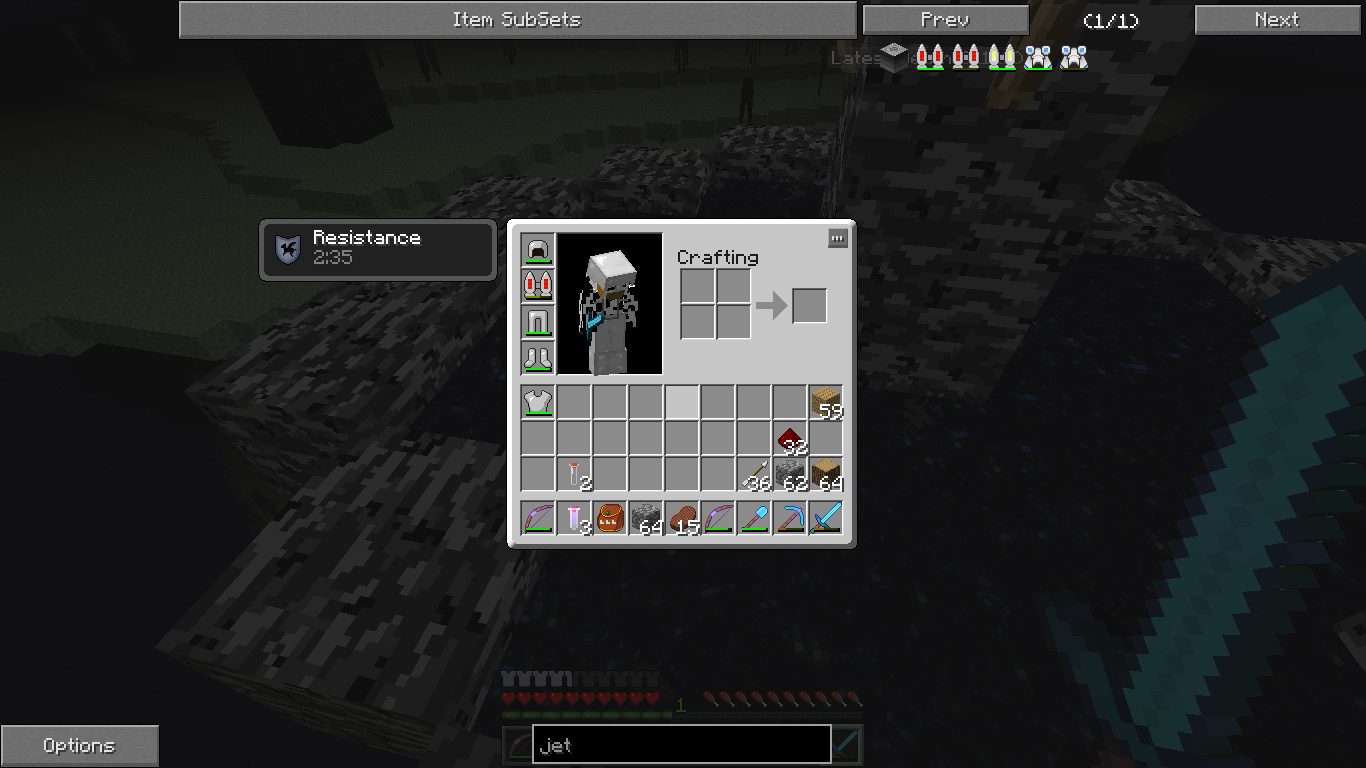Select the equipped red jetpack slot
The image size is (1366, 768).
tap(538, 286)
